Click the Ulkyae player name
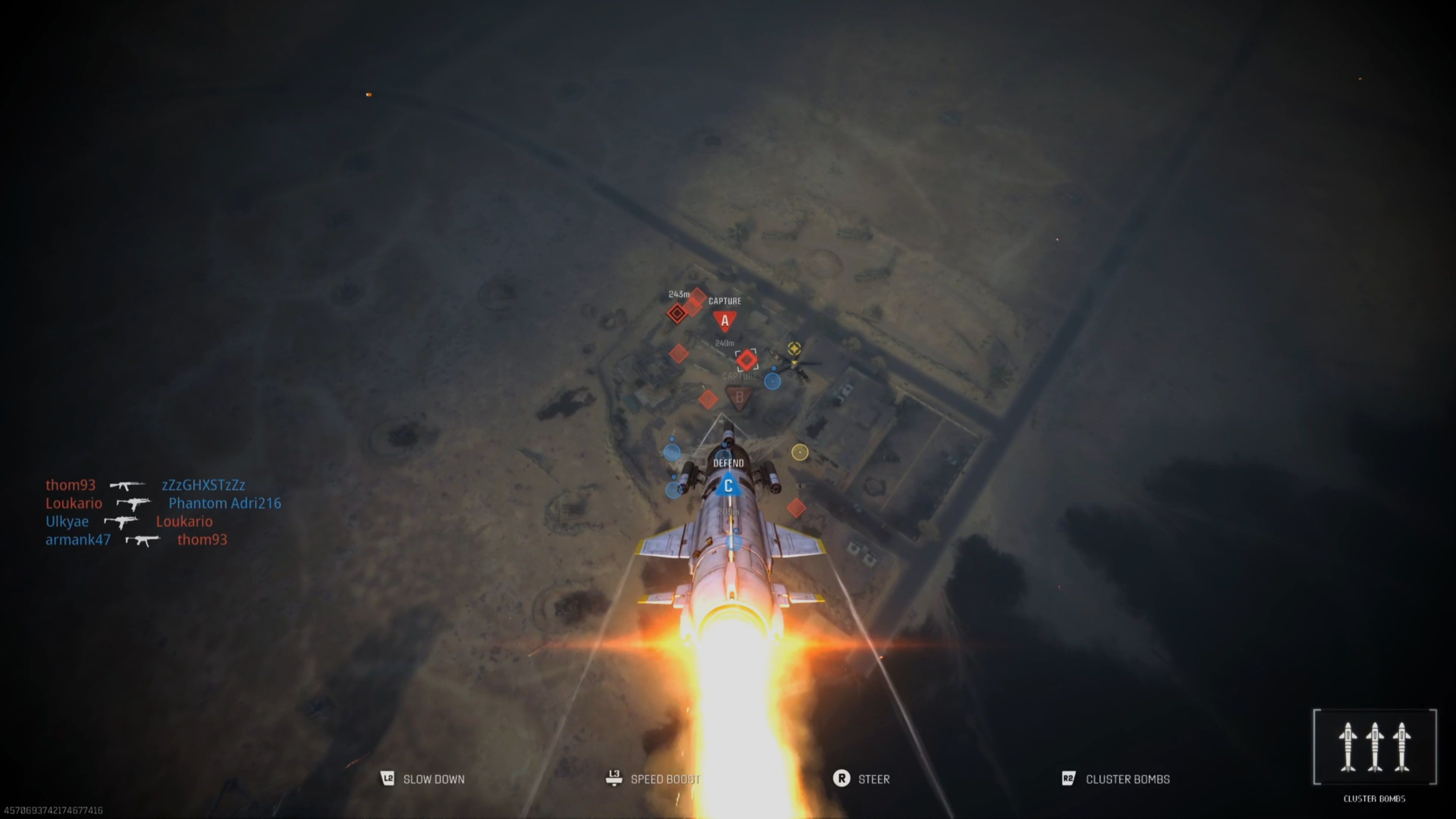1456x819 pixels. [67, 521]
